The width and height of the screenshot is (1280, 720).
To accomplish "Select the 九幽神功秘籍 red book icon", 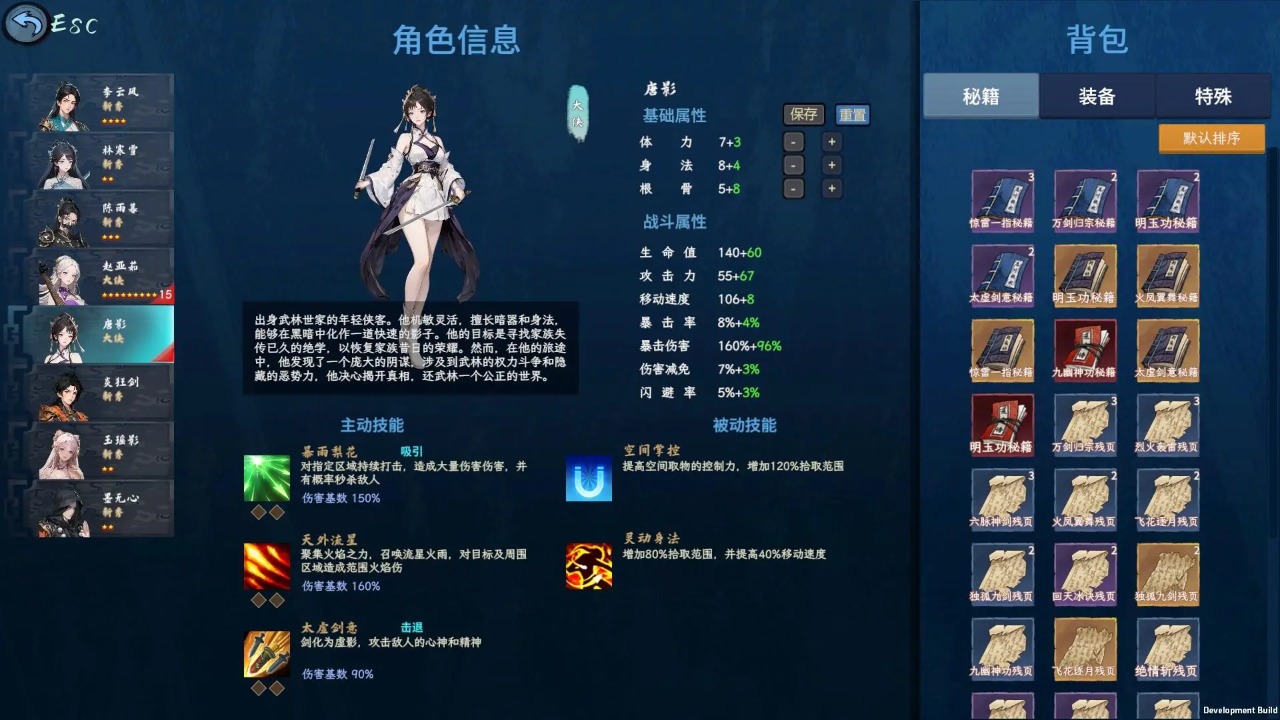I will (1085, 350).
